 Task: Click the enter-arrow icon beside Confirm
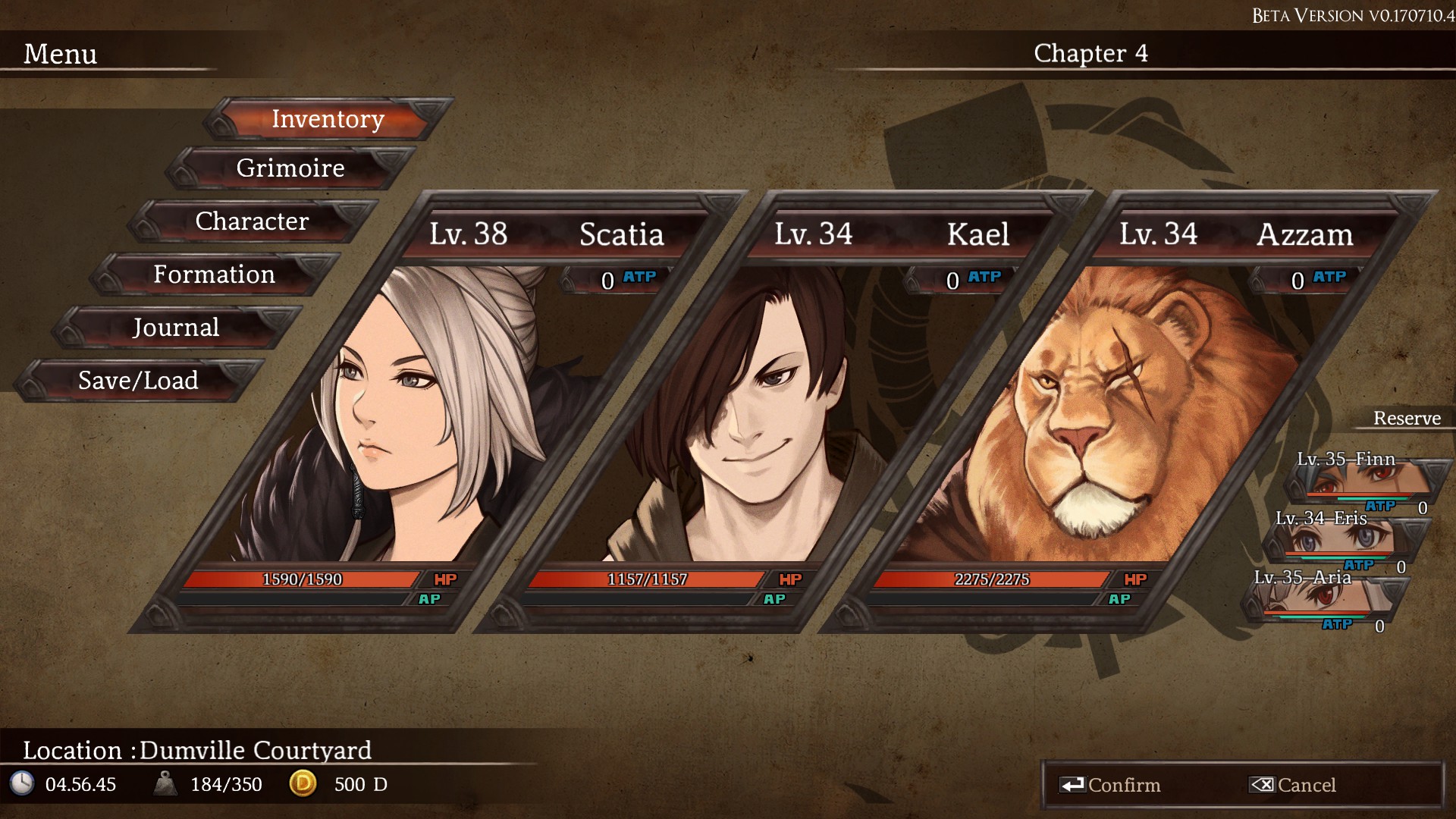coord(1072,785)
